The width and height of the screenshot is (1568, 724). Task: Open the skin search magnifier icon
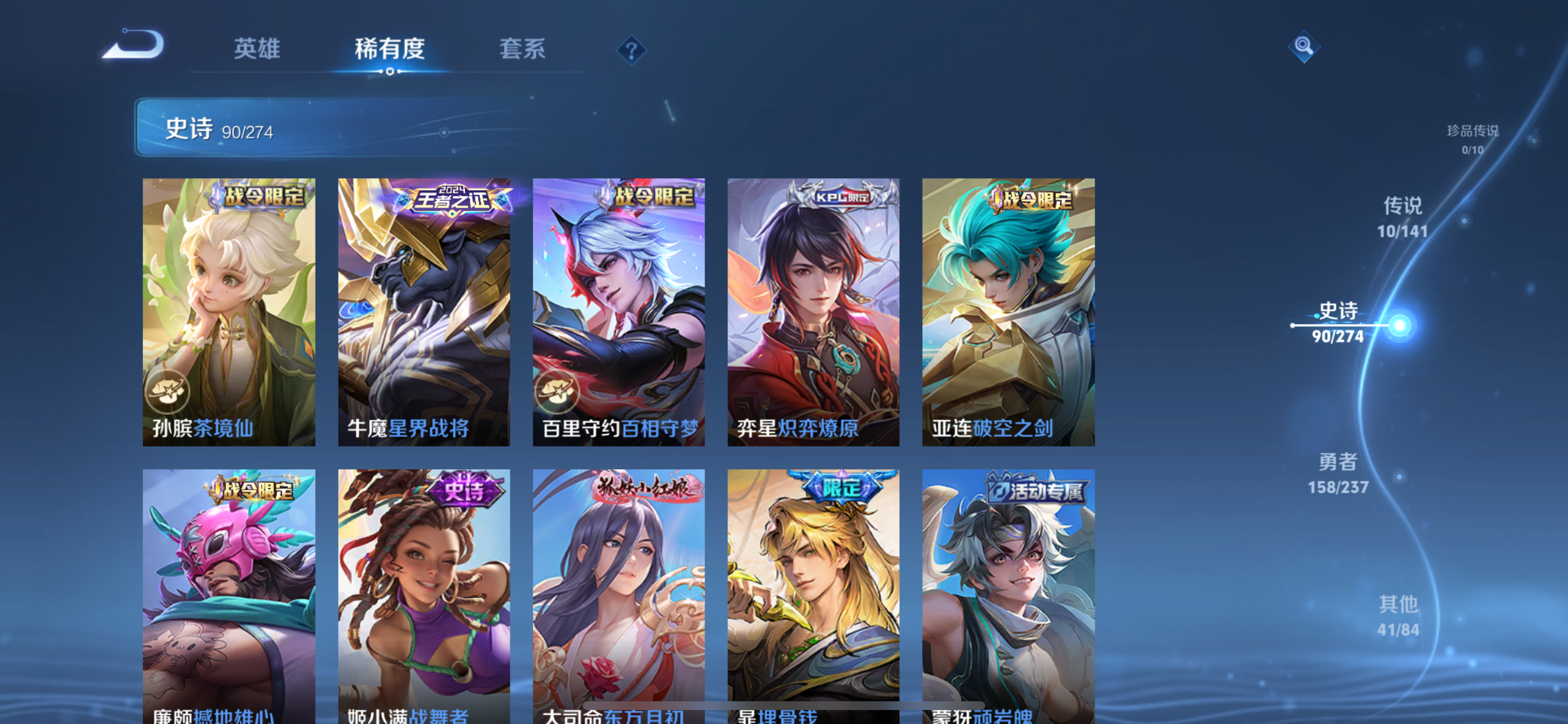[1304, 47]
